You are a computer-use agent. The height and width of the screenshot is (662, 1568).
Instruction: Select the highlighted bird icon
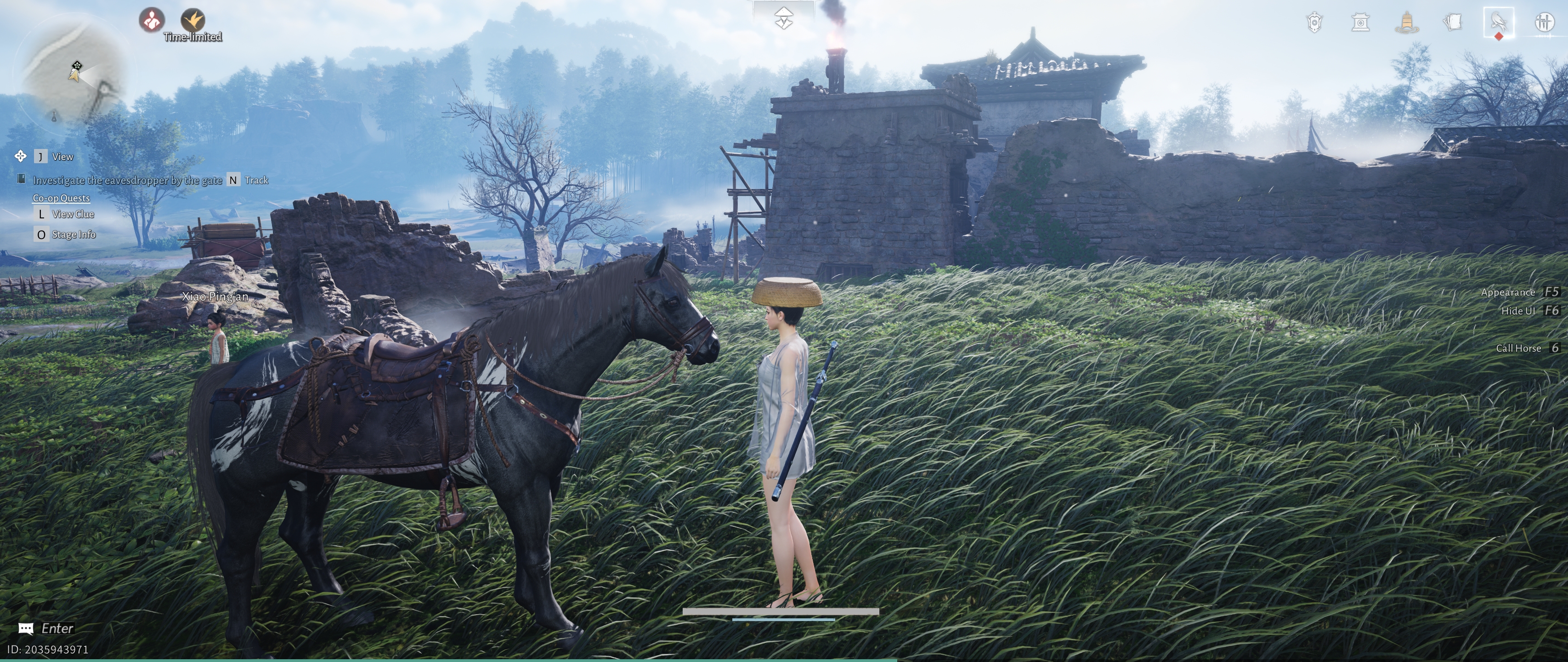tap(1498, 23)
